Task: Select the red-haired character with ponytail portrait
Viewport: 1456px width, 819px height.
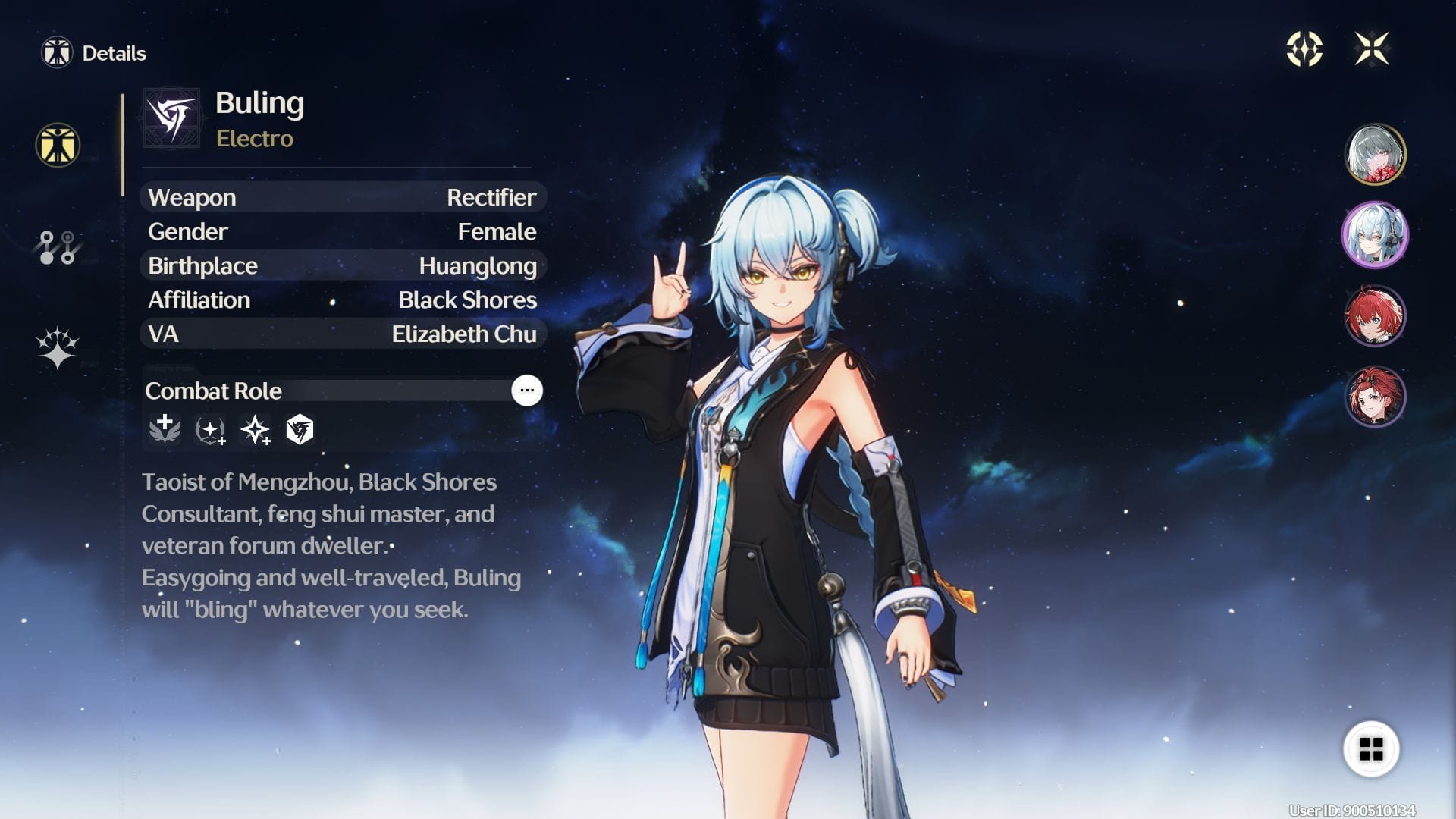Action: (x=1375, y=397)
